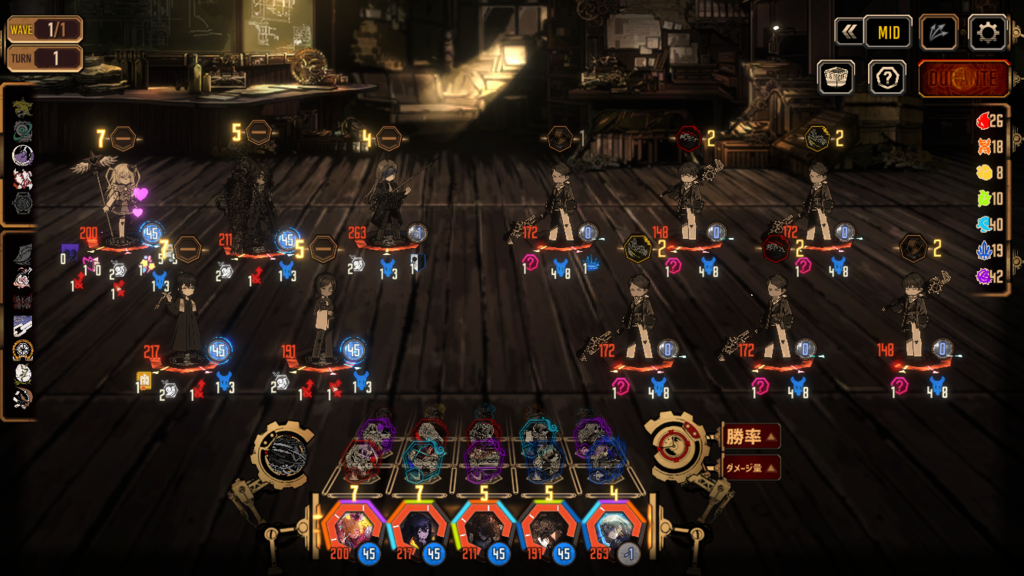The height and width of the screenshot is (576, 1024).
Task: Toggle the crossed-arrows targeting display button
Action: [938, 32]
